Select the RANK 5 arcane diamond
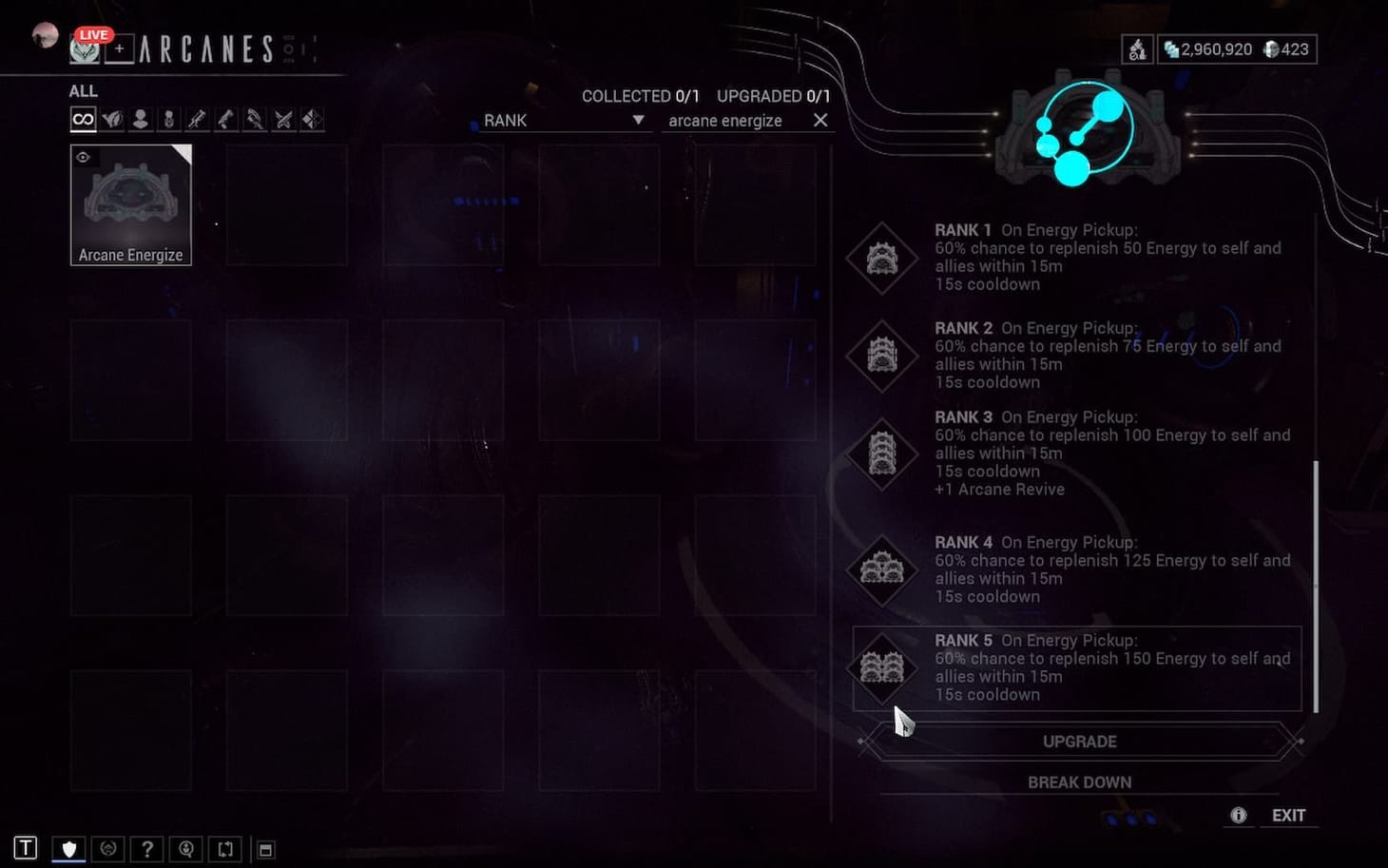 pyautogui.click(x=881, y=668)
